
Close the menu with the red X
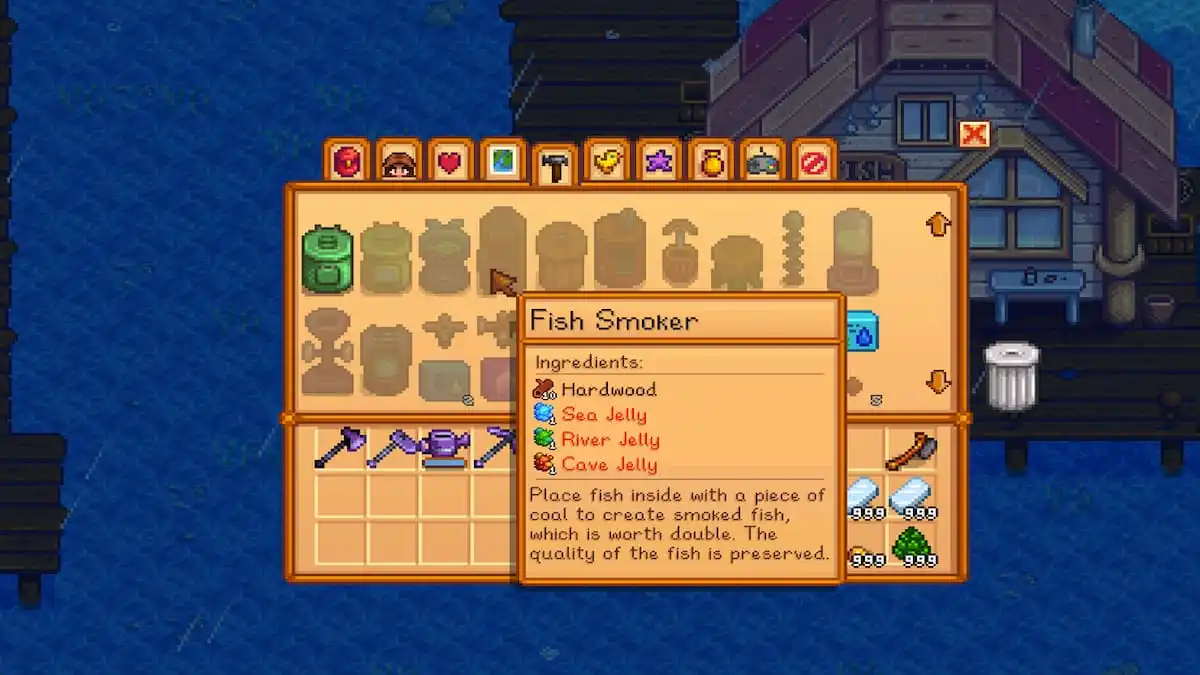[x=973, y=134]
